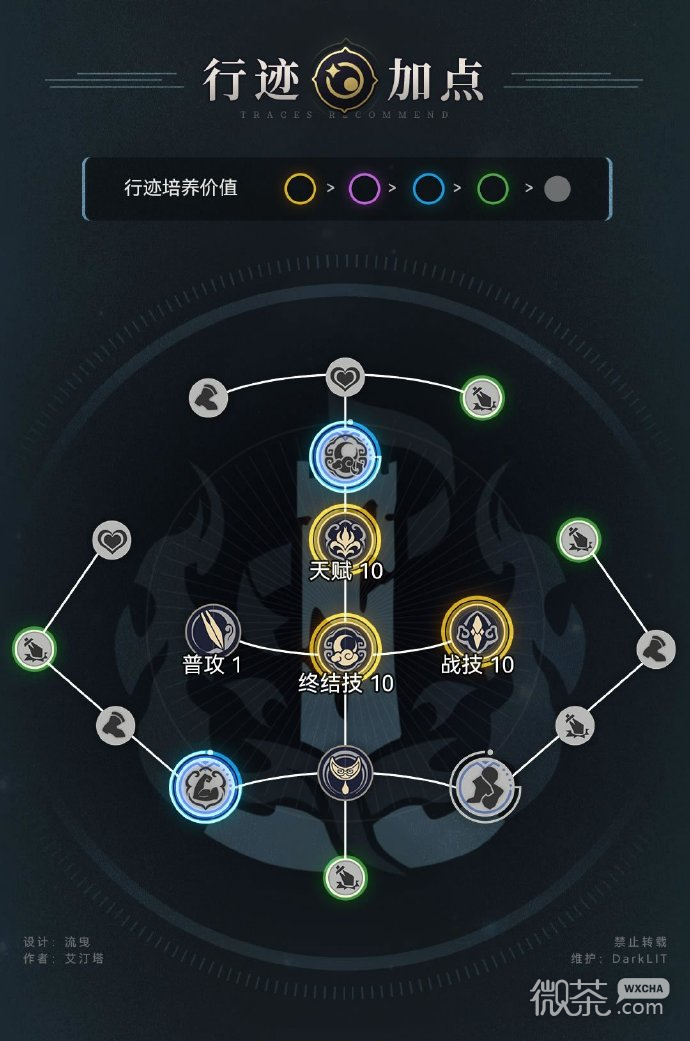Open the blue-ringed cloud node above 天赋

(346, 455)
